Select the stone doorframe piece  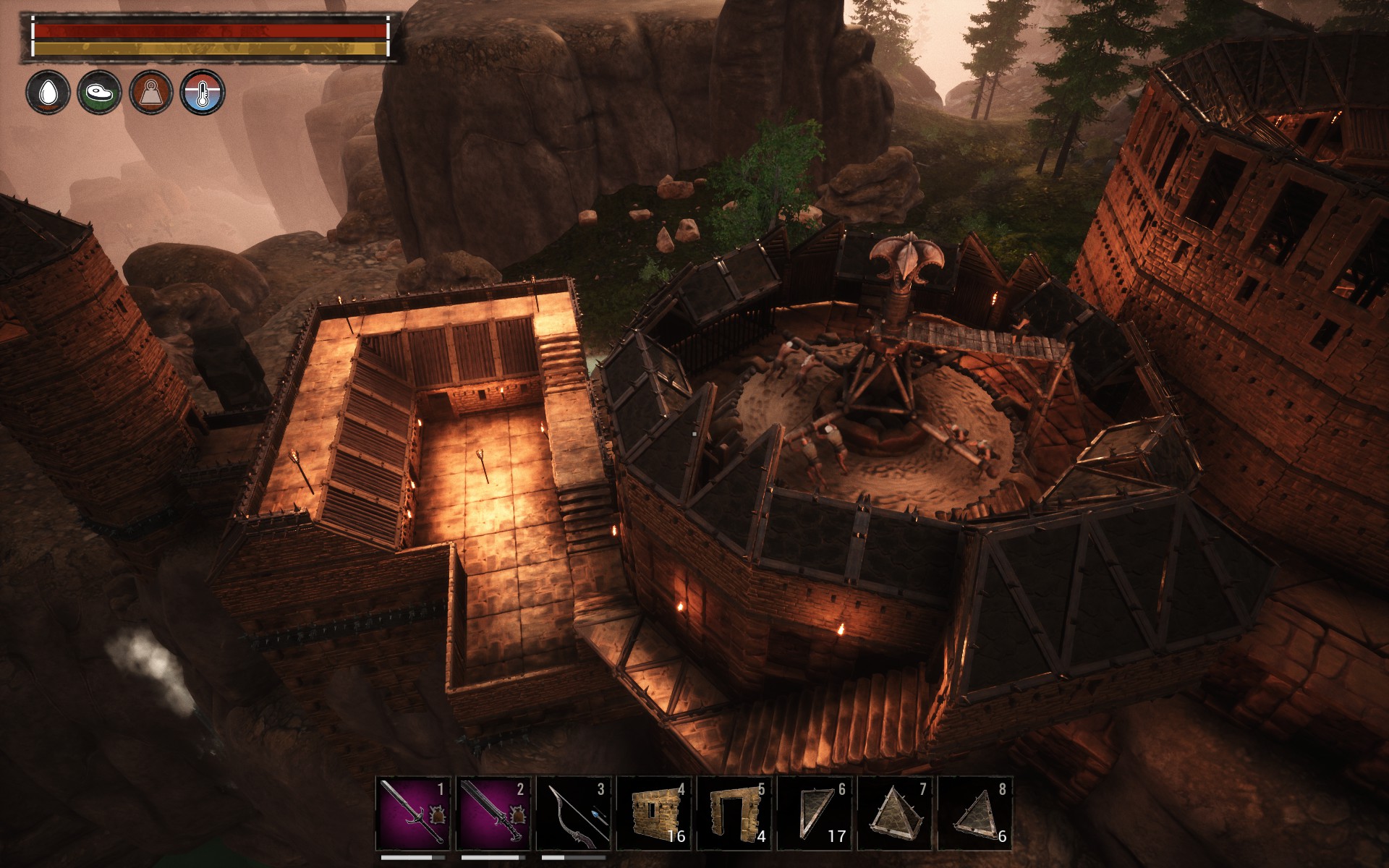(734, 813)
